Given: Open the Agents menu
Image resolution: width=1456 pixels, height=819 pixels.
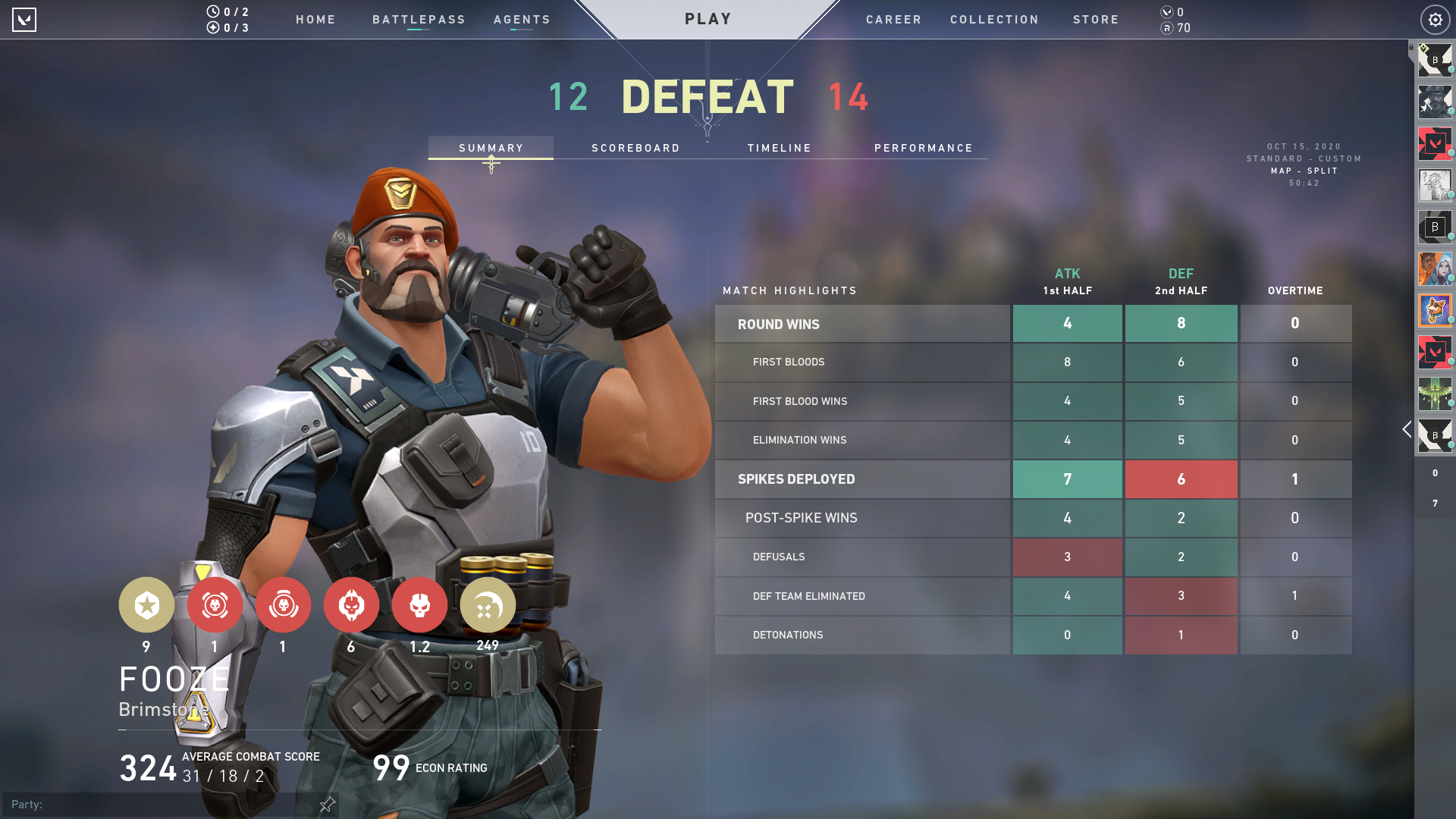Looking at the screenshot, I should (x=522, y=20).
